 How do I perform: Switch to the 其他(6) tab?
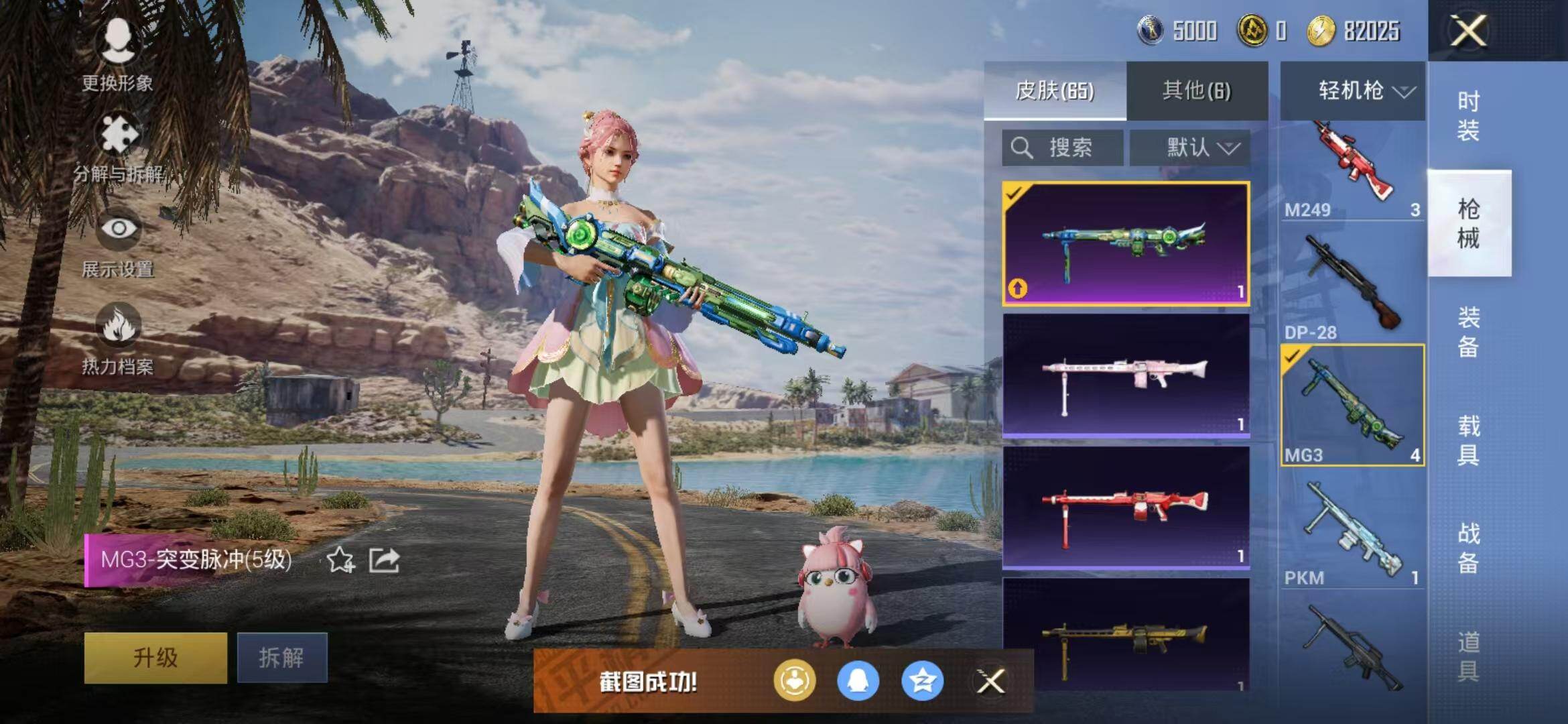coord(1197,90)
